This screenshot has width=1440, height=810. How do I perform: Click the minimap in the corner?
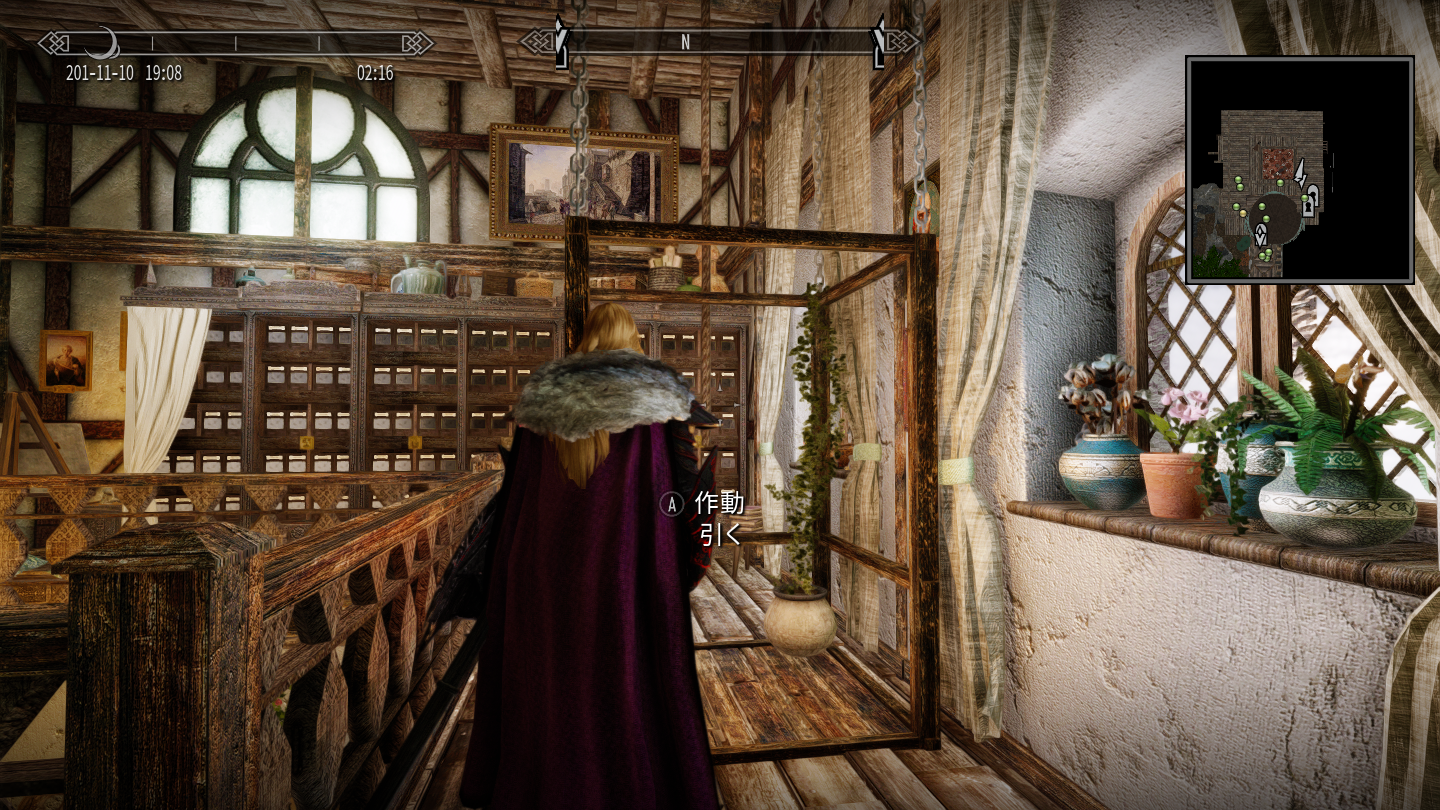click(x=1299, y=170)
